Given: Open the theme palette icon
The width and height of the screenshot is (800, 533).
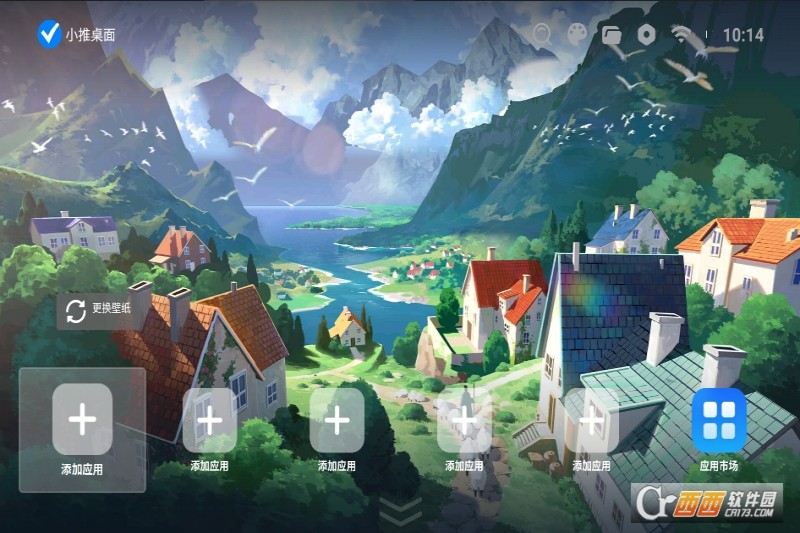Looking at the screenshot, I should 577,35.
